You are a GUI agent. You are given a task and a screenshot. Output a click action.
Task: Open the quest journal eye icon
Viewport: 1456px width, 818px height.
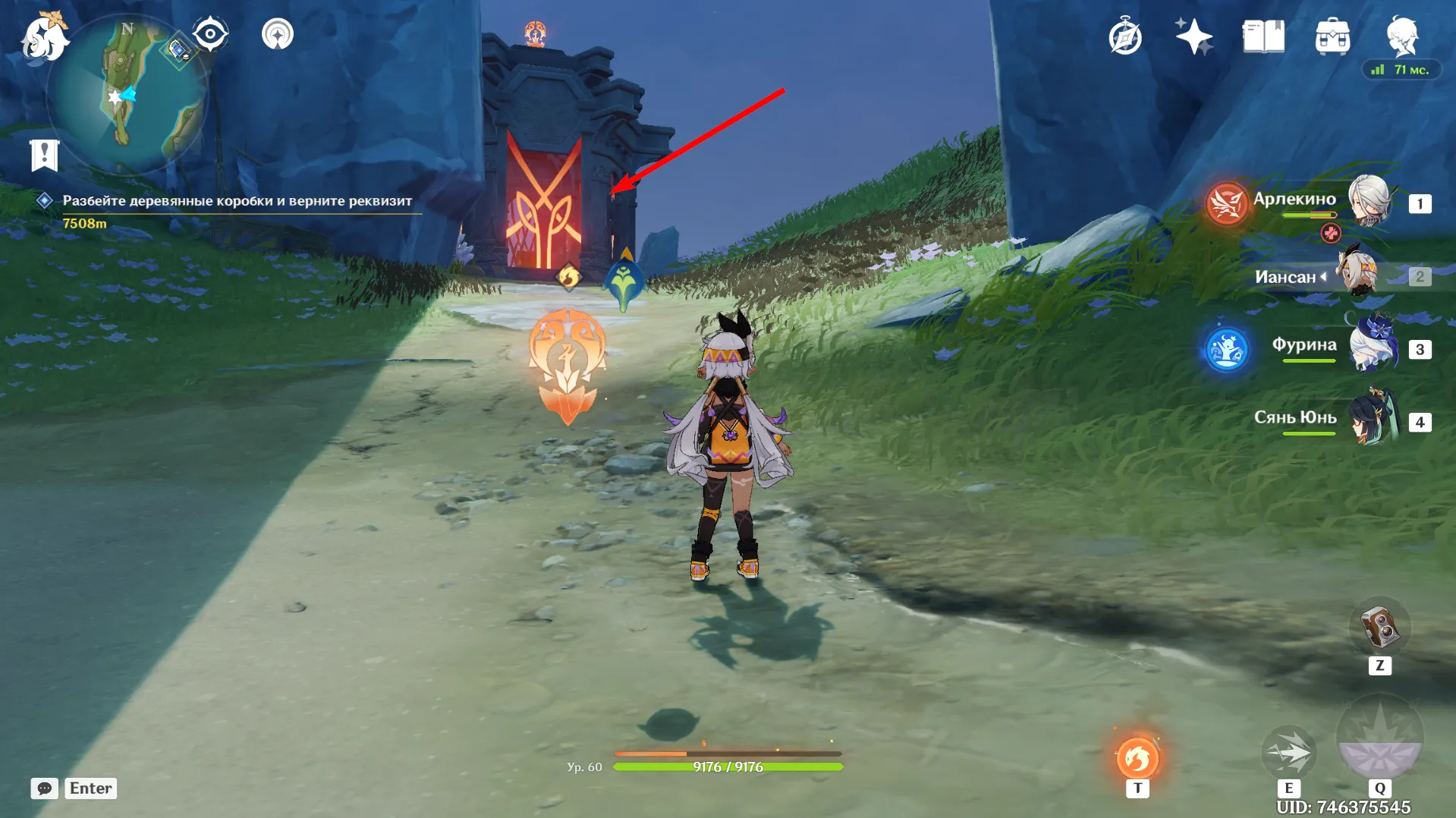(x=210, y=33)
